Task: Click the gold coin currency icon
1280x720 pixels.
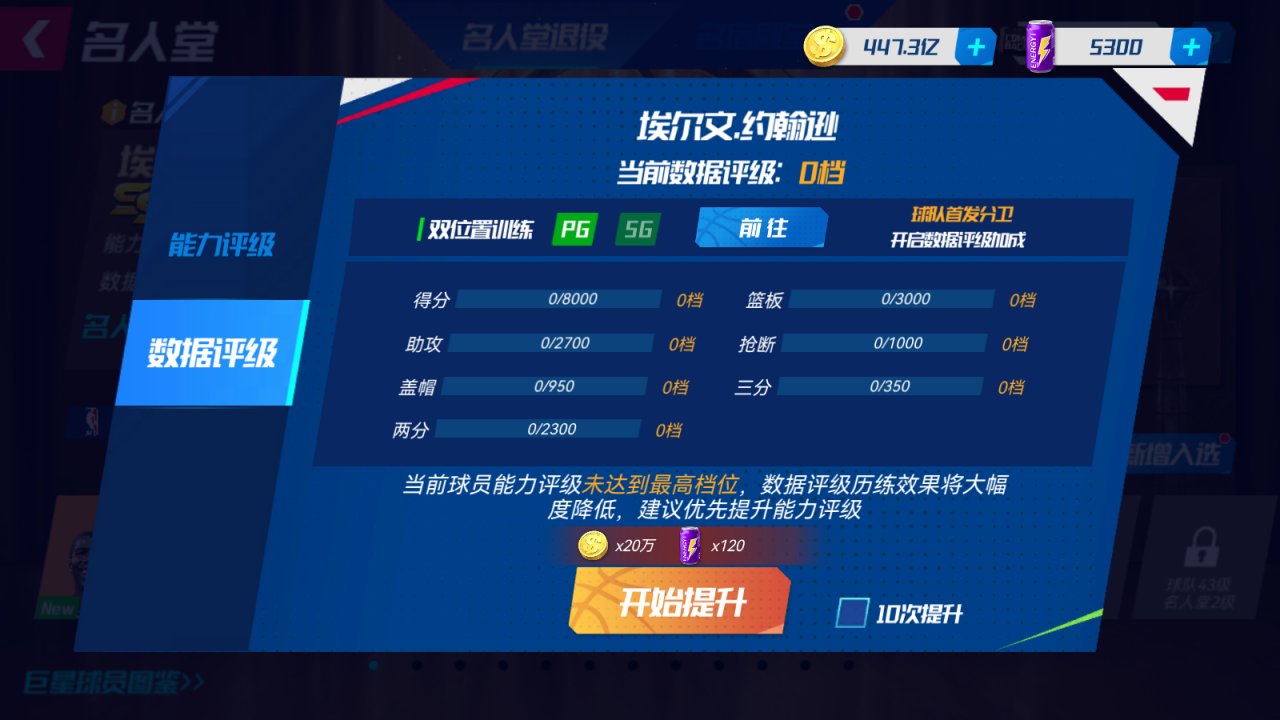Action: (822, 44)
